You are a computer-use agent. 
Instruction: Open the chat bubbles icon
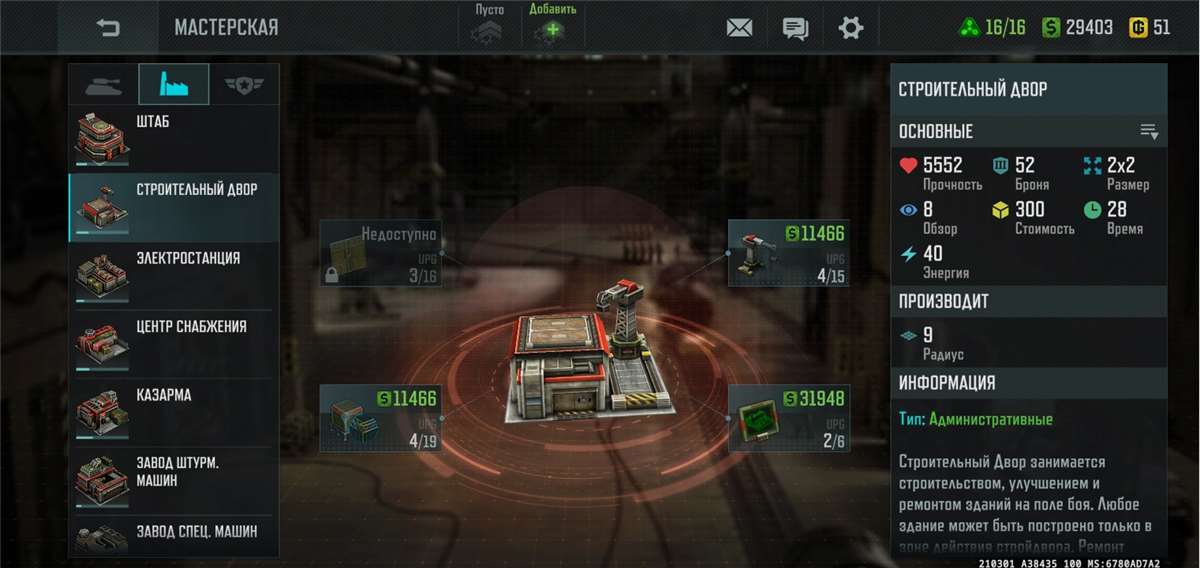795,28
